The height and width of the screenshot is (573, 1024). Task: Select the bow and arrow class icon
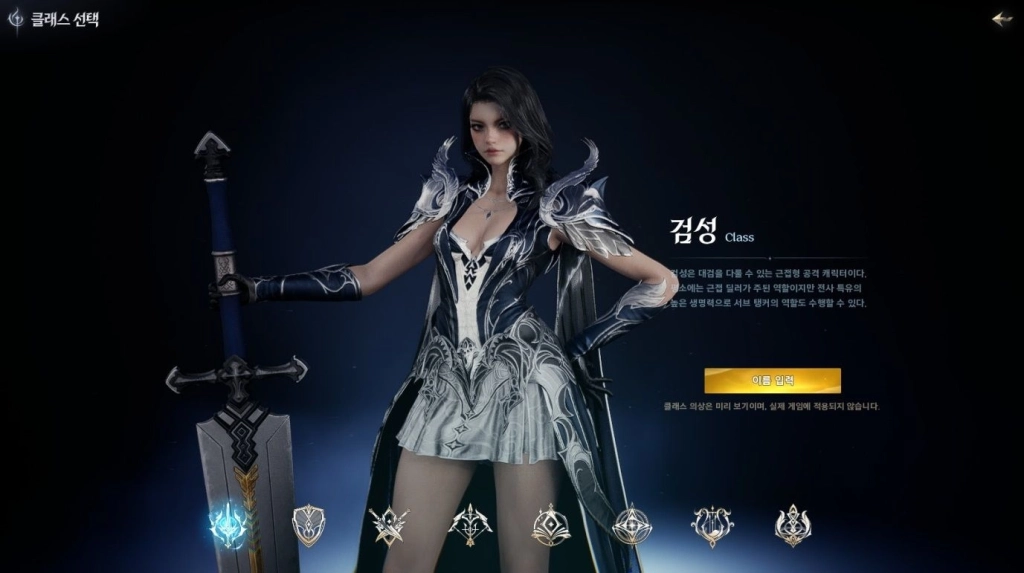(470, 525)
